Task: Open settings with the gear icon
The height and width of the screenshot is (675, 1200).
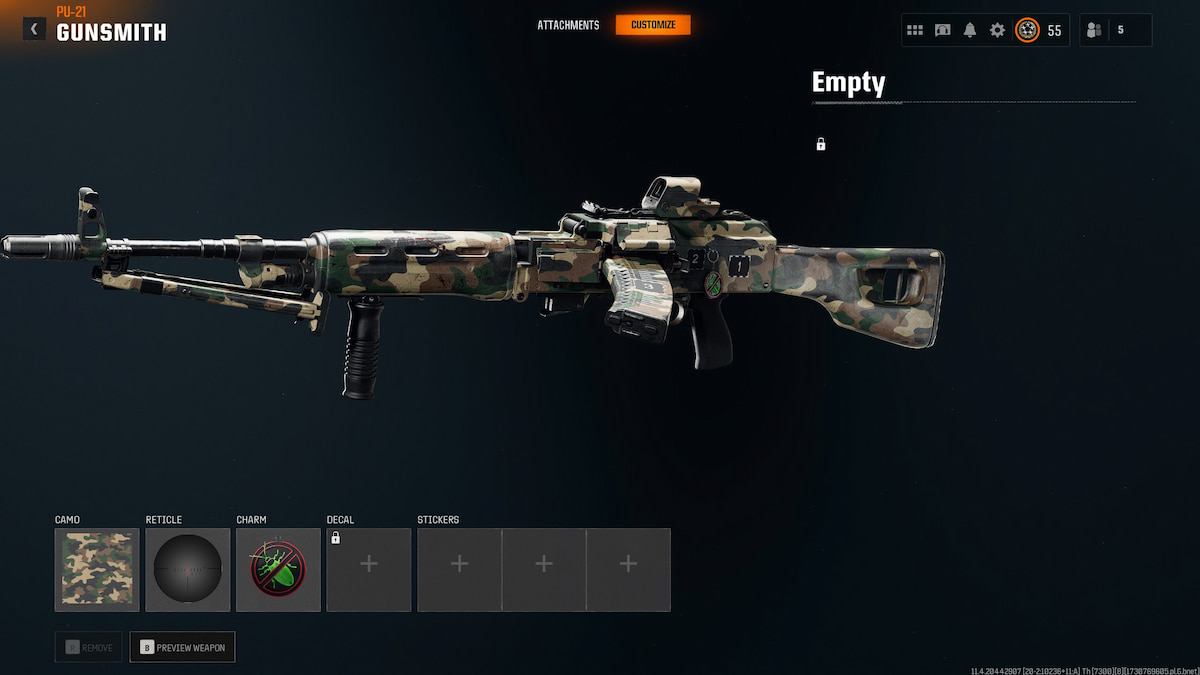Action: click(x=997, y=30)
